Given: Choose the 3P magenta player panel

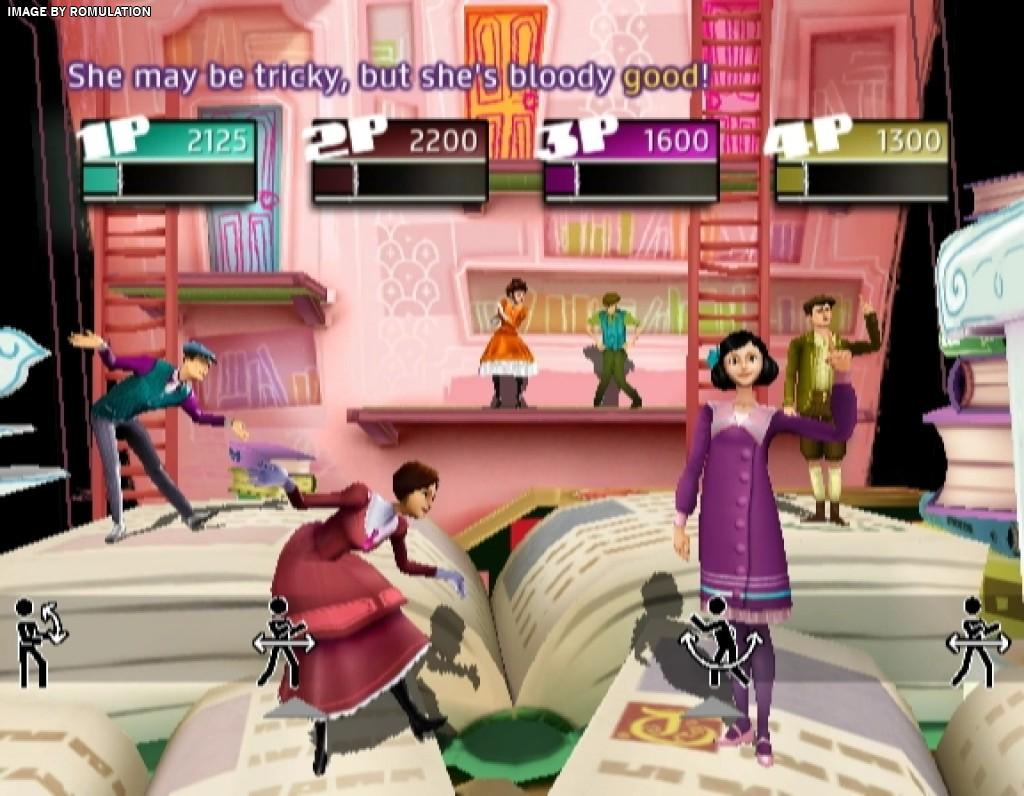Looking at the screenshot, I should [630, 162].
